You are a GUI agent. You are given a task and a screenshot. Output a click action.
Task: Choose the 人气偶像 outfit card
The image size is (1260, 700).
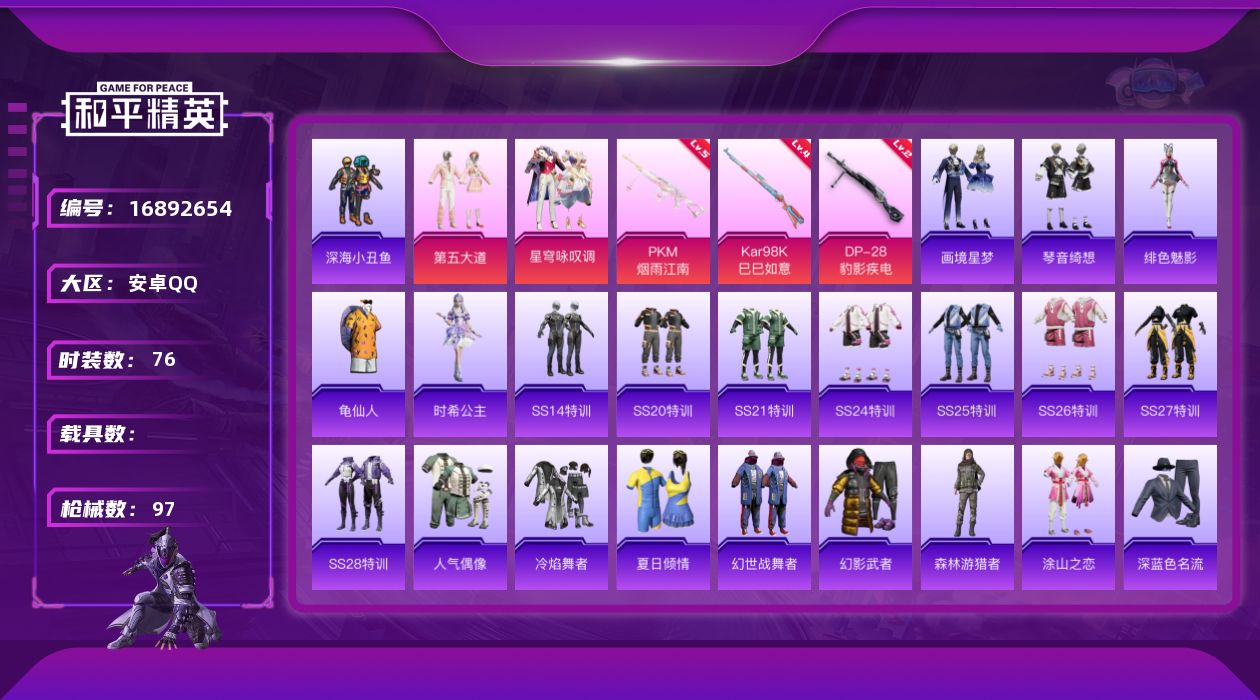coord(460,517)
